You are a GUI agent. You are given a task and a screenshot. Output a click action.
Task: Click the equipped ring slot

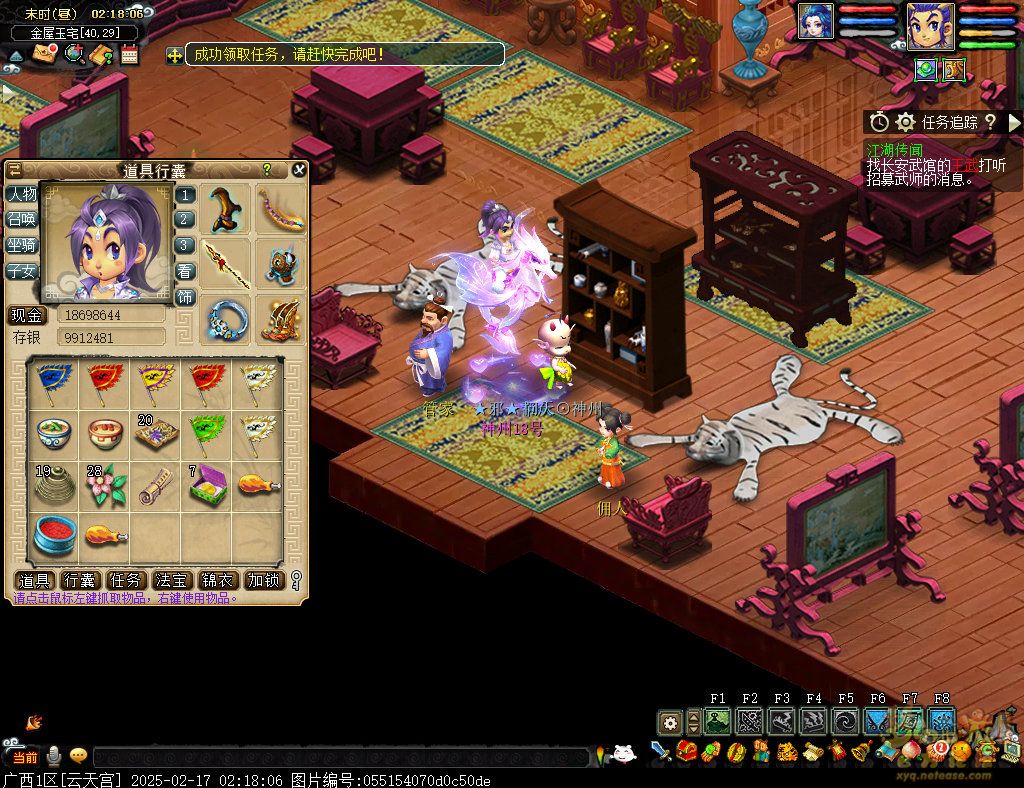tap(225, 319)
